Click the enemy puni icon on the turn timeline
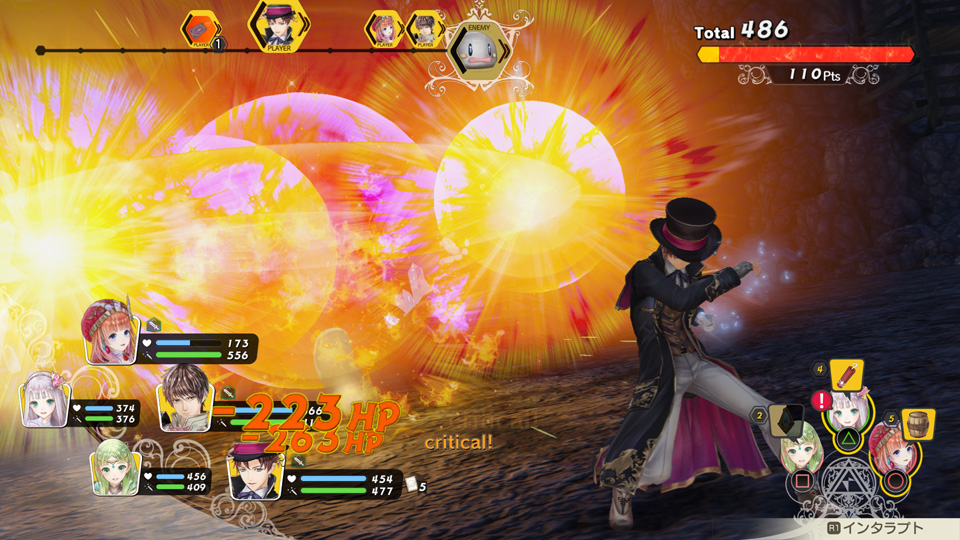 [x=475, y=50]
